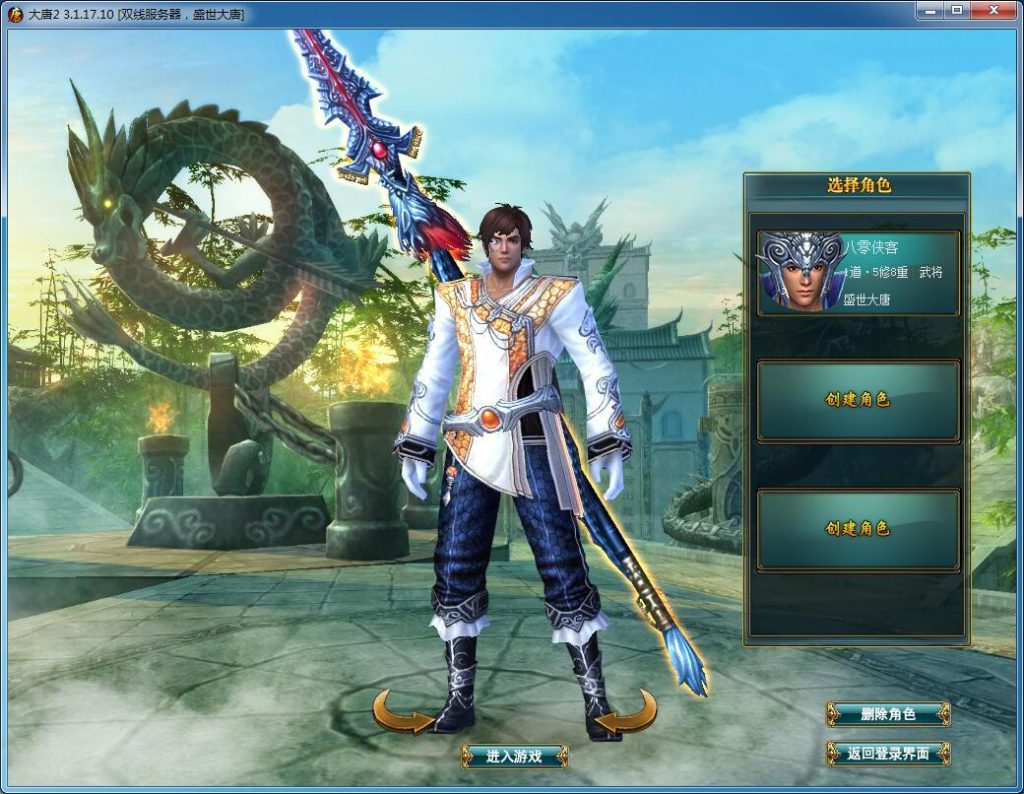The image size is (1024, 794).
Task: Click the 删除角色 delete character button
Action: pyautogui.click(x=887, y=714)
